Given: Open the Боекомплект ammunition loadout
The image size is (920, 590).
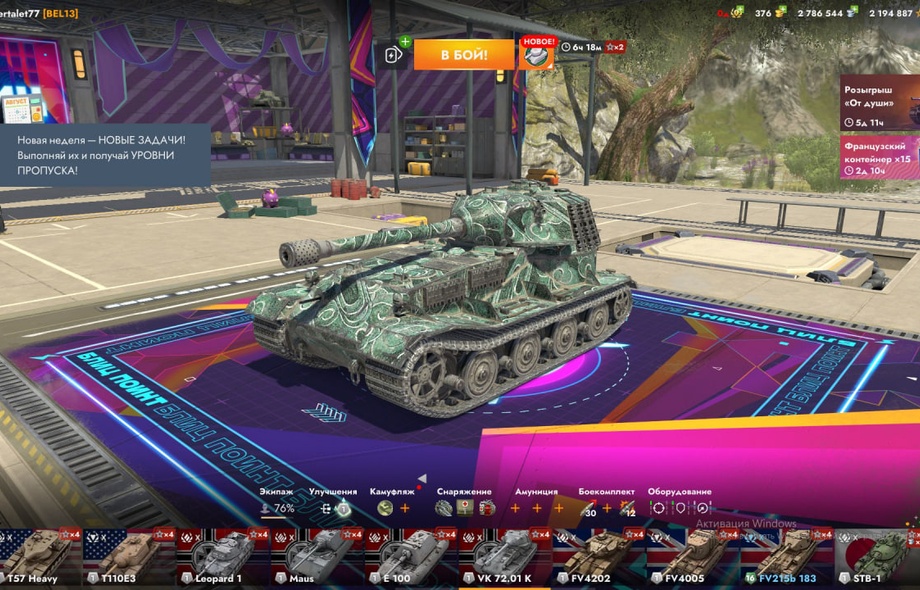Looking at the screenshot, I should [606, 508].
